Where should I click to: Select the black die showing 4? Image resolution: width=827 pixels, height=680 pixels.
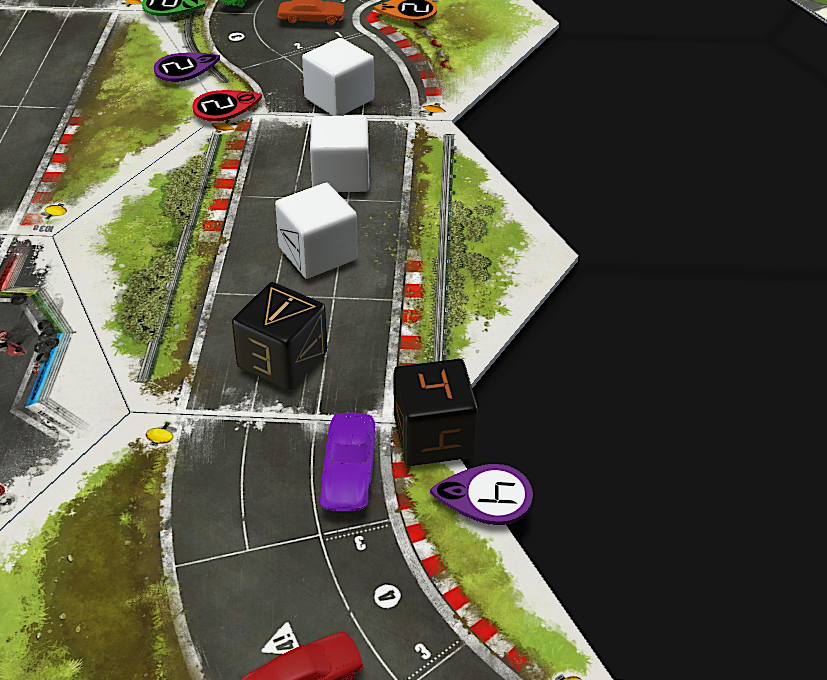point(434,410)
